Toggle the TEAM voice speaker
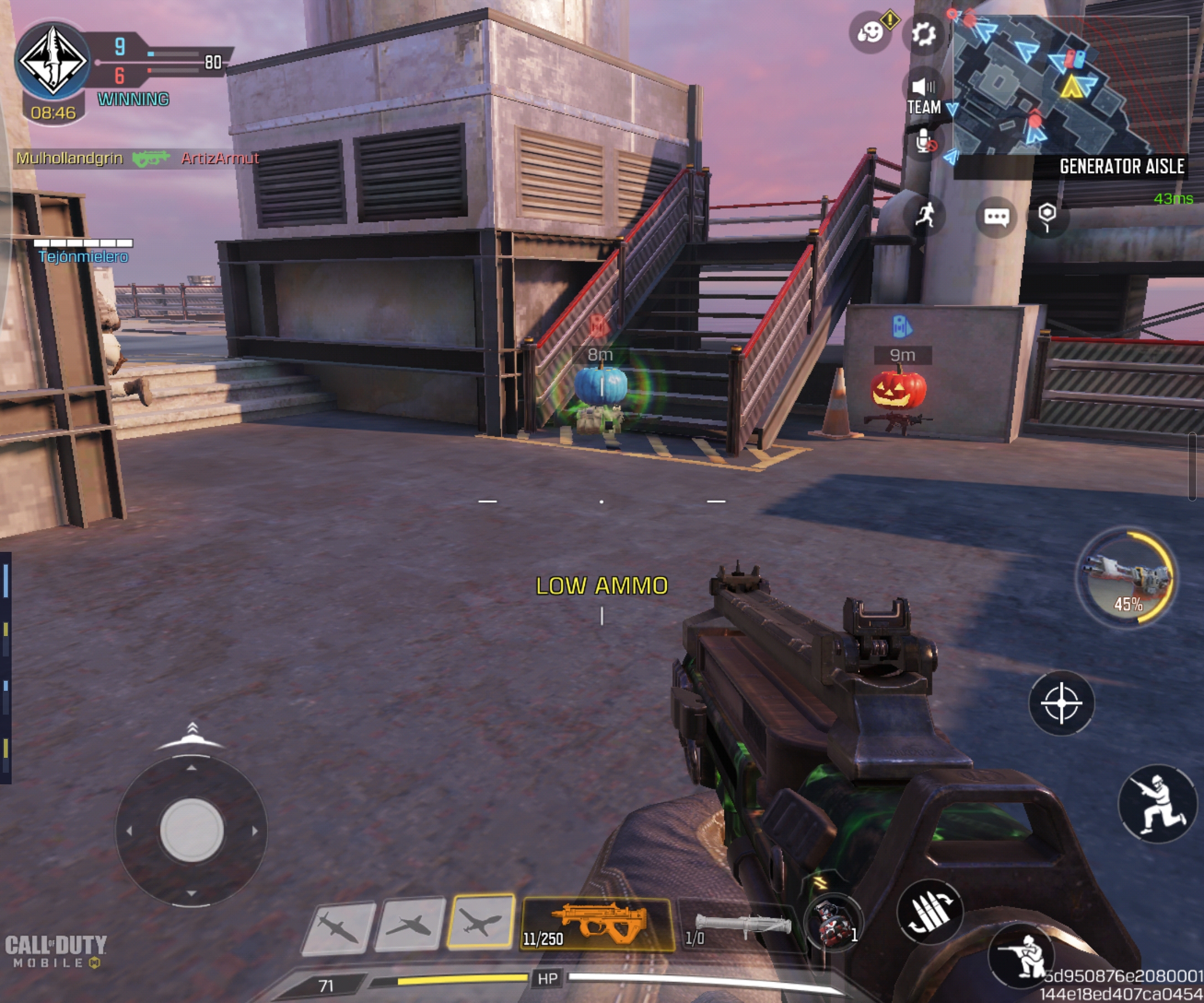 tap(923, 95)
